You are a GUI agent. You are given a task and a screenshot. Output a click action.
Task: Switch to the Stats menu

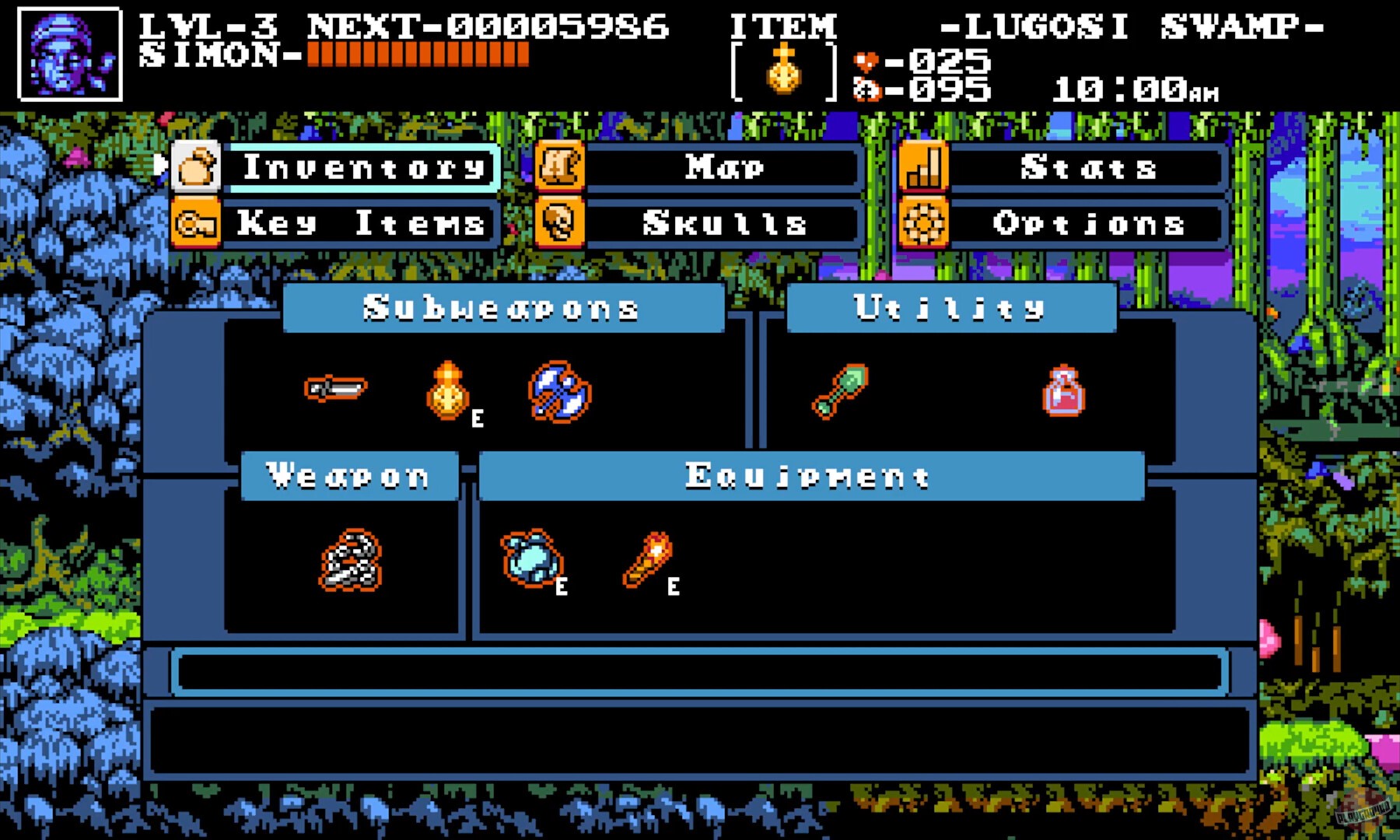tap(1089, 167)
